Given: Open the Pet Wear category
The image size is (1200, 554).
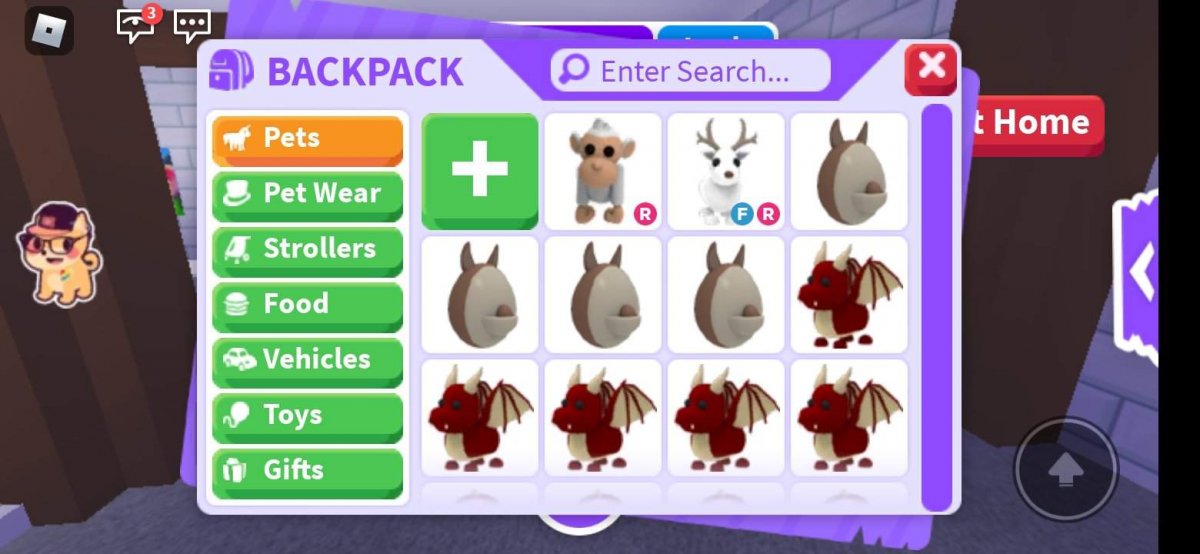Looking at the screenshot, I should 307,194.
